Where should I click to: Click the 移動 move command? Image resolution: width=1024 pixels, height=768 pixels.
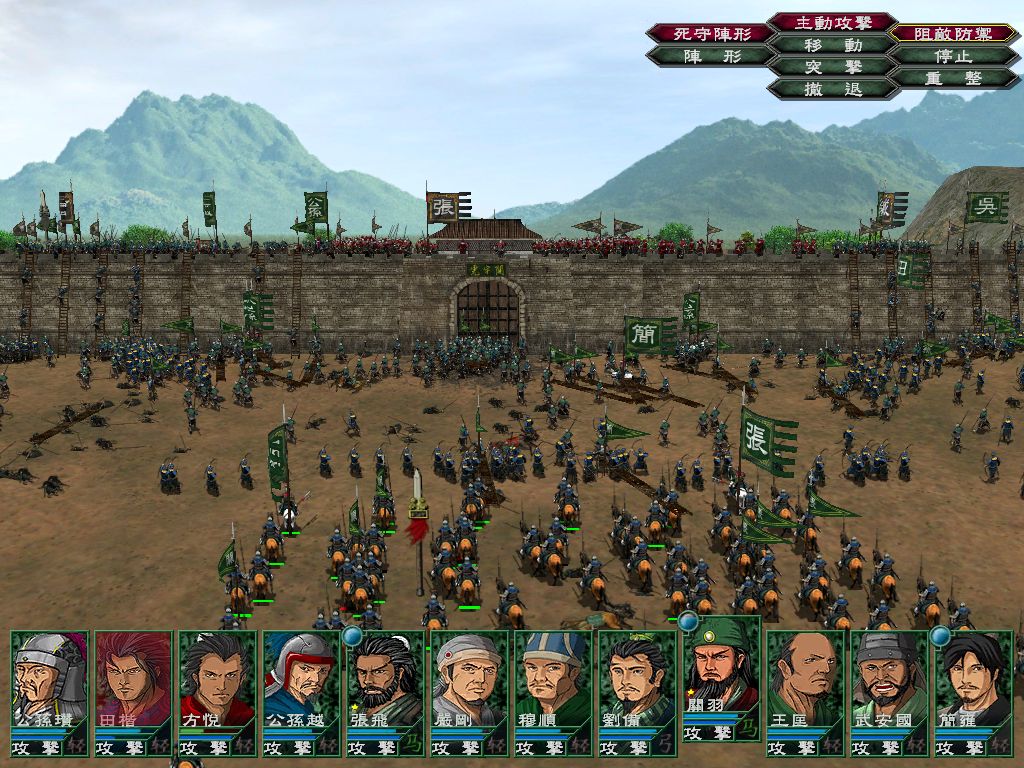[833, 45]
